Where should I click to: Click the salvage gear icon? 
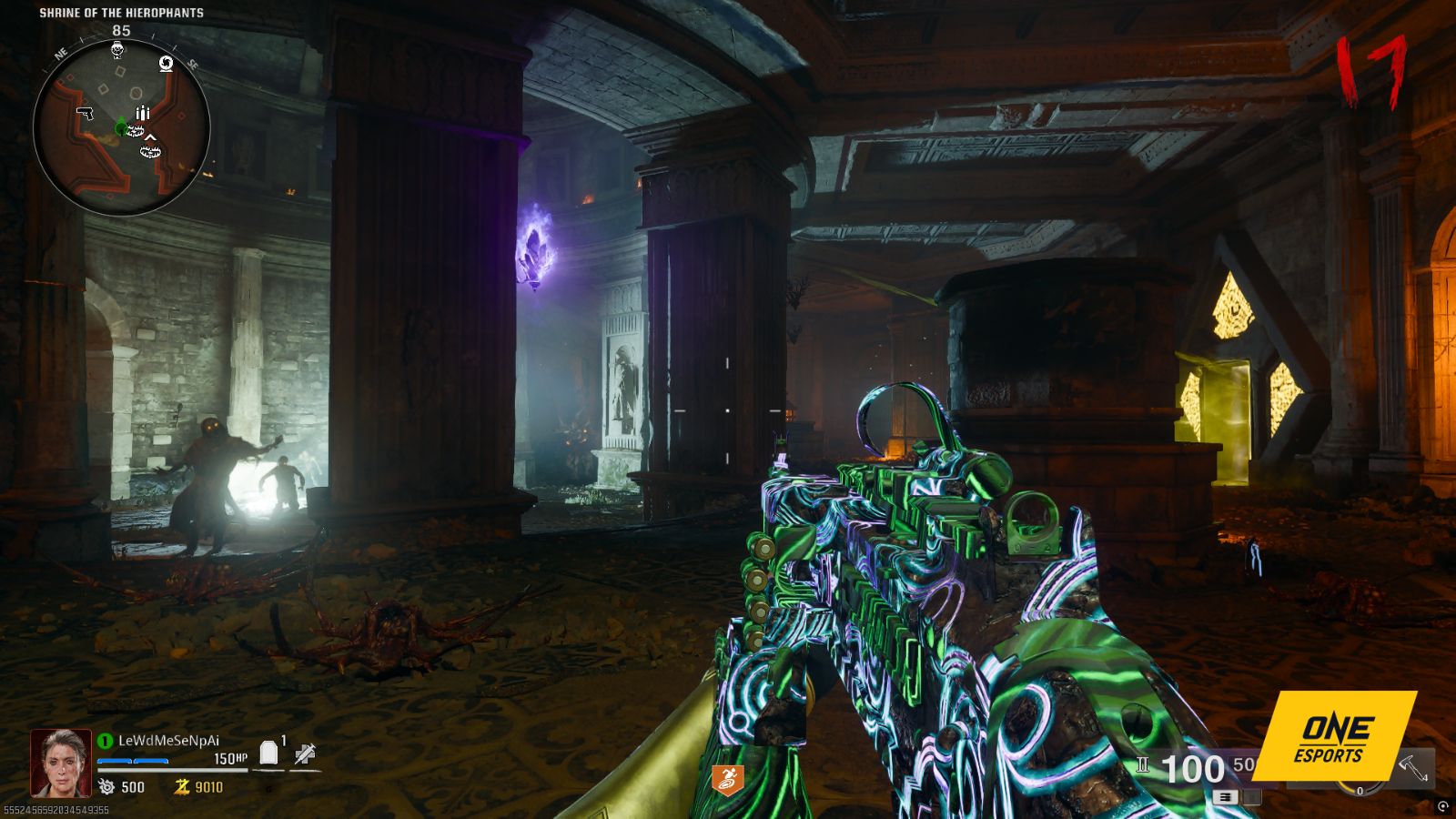pyautogui.click(x=107, y=787)
